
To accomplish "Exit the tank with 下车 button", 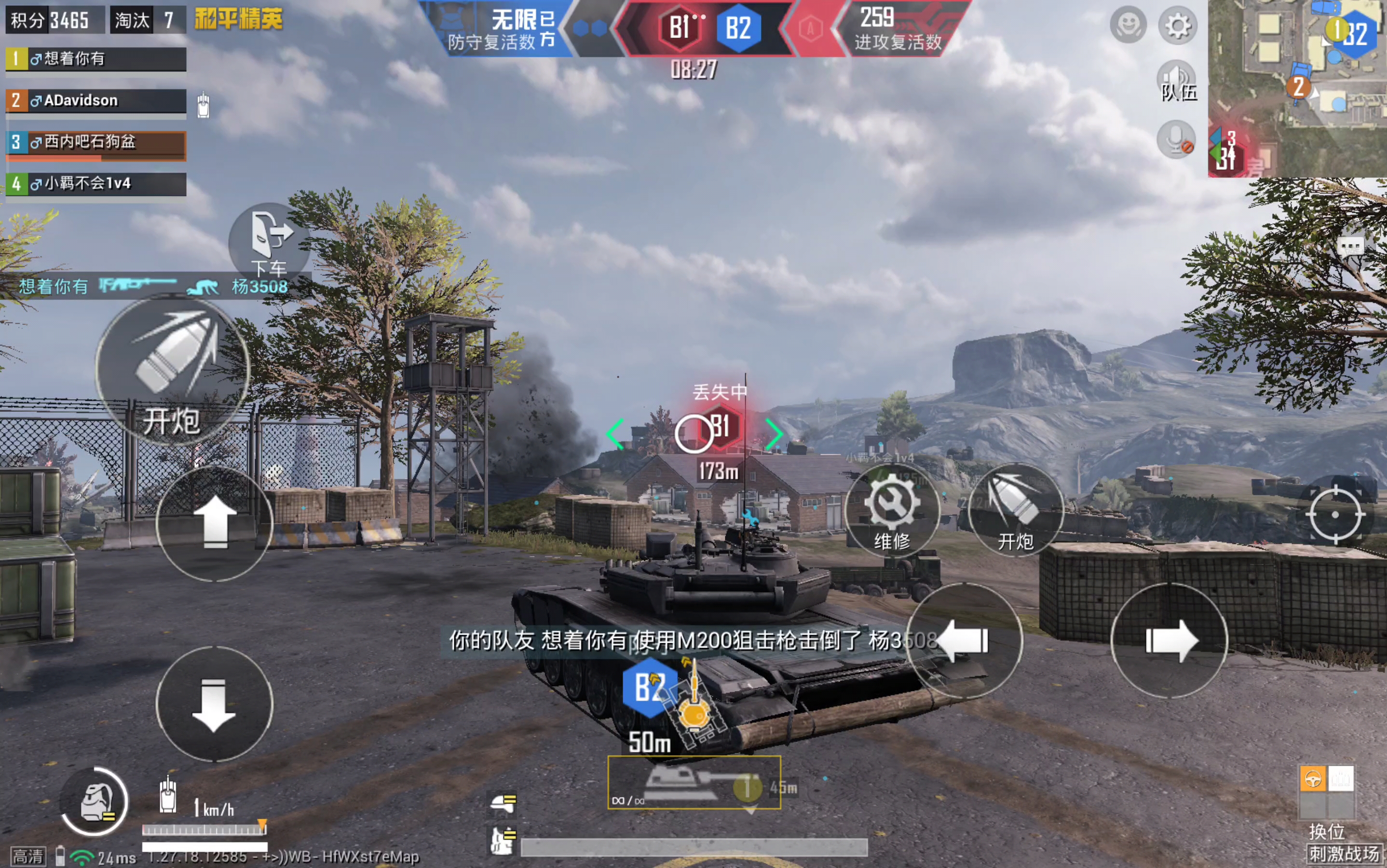I will click(269, 241).
